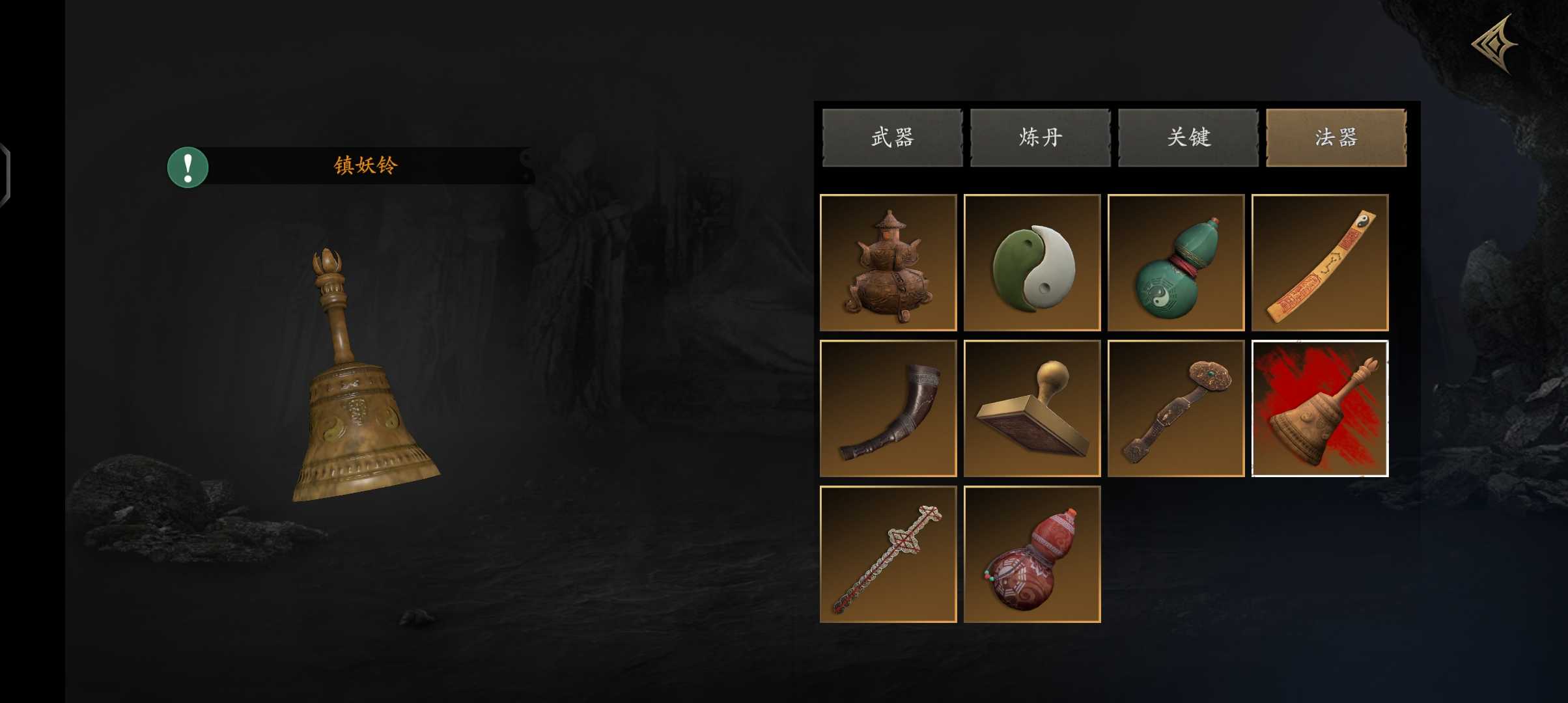Pick the green and white yin-yang jade
The image size is (1568, 703).
1032,262
